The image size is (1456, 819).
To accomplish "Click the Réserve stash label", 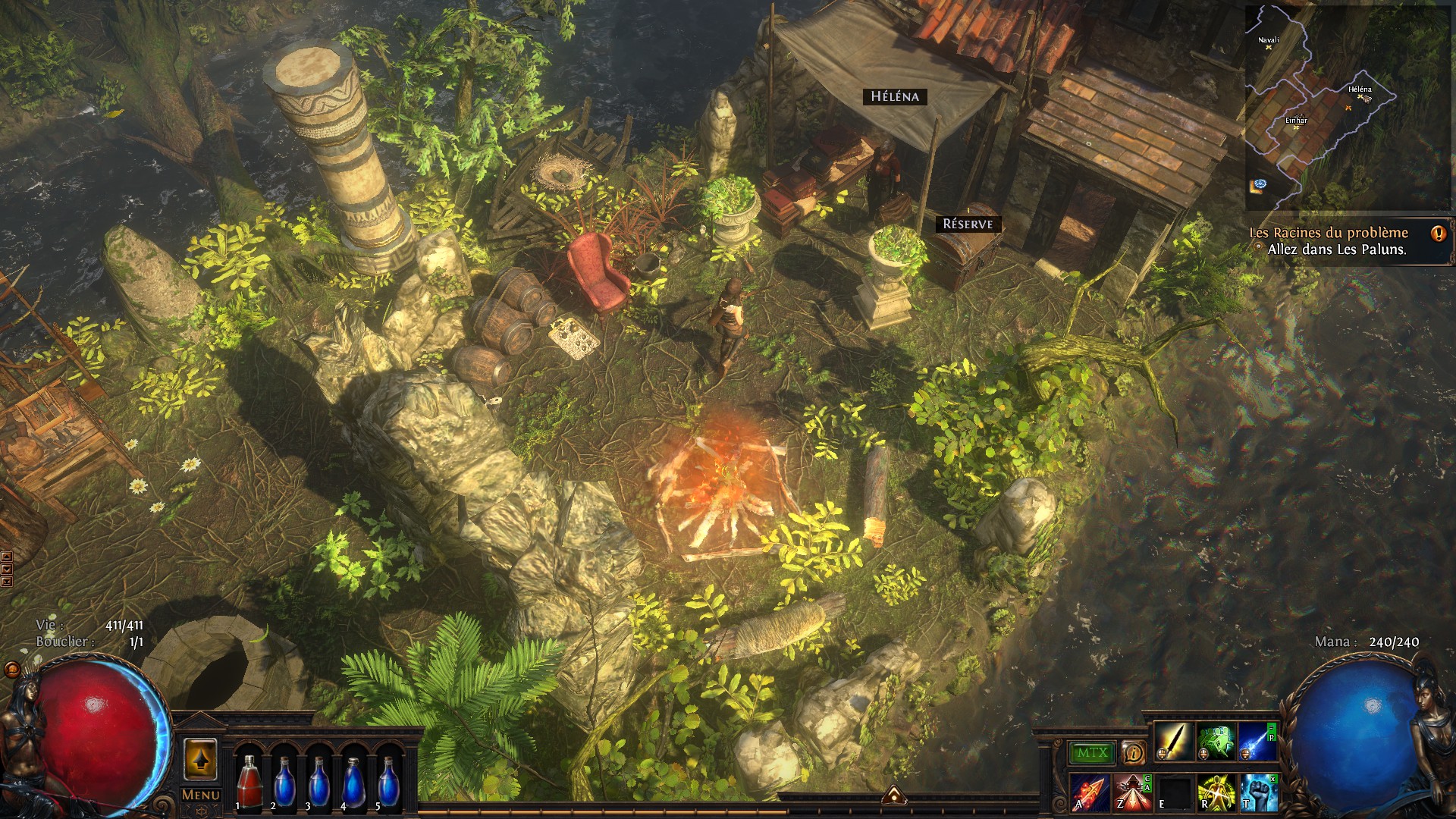I will (968, 224).
